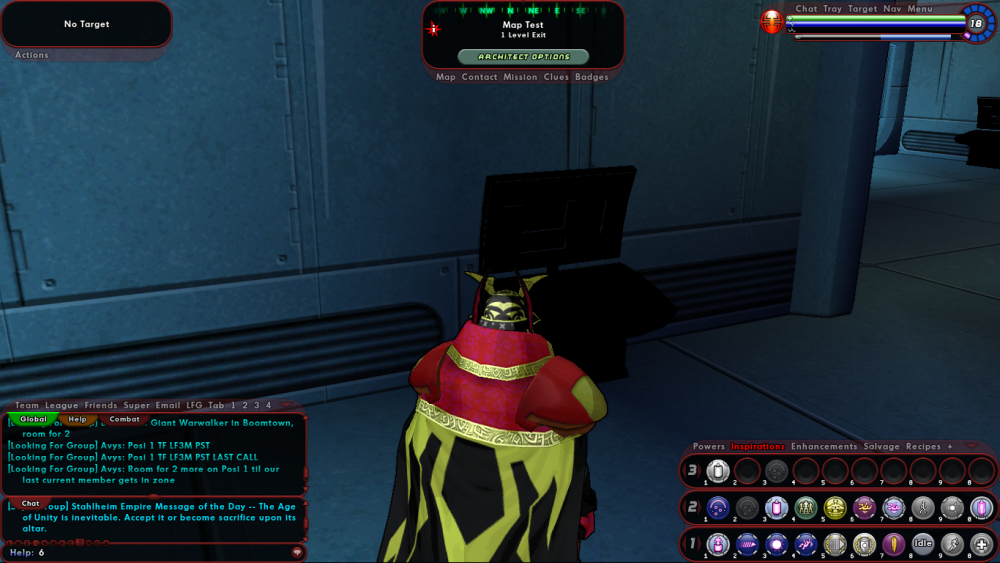Screen dimensions: 1000x563
Task: Open the Email window
Action: tap(167, 405)
